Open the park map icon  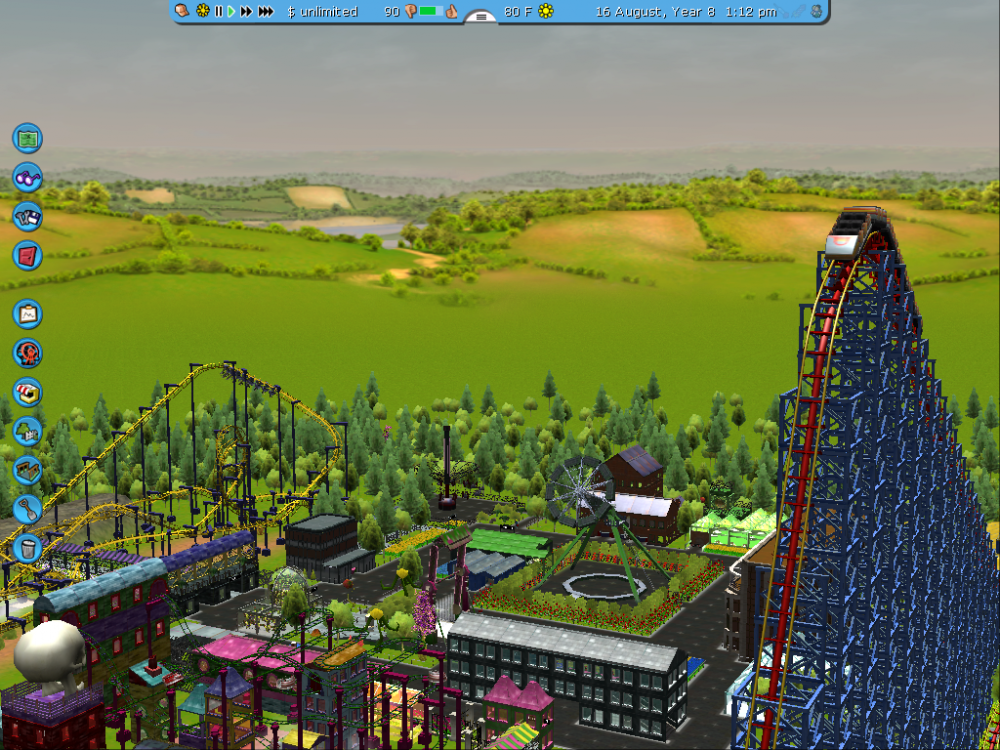(x=27, y=137)
